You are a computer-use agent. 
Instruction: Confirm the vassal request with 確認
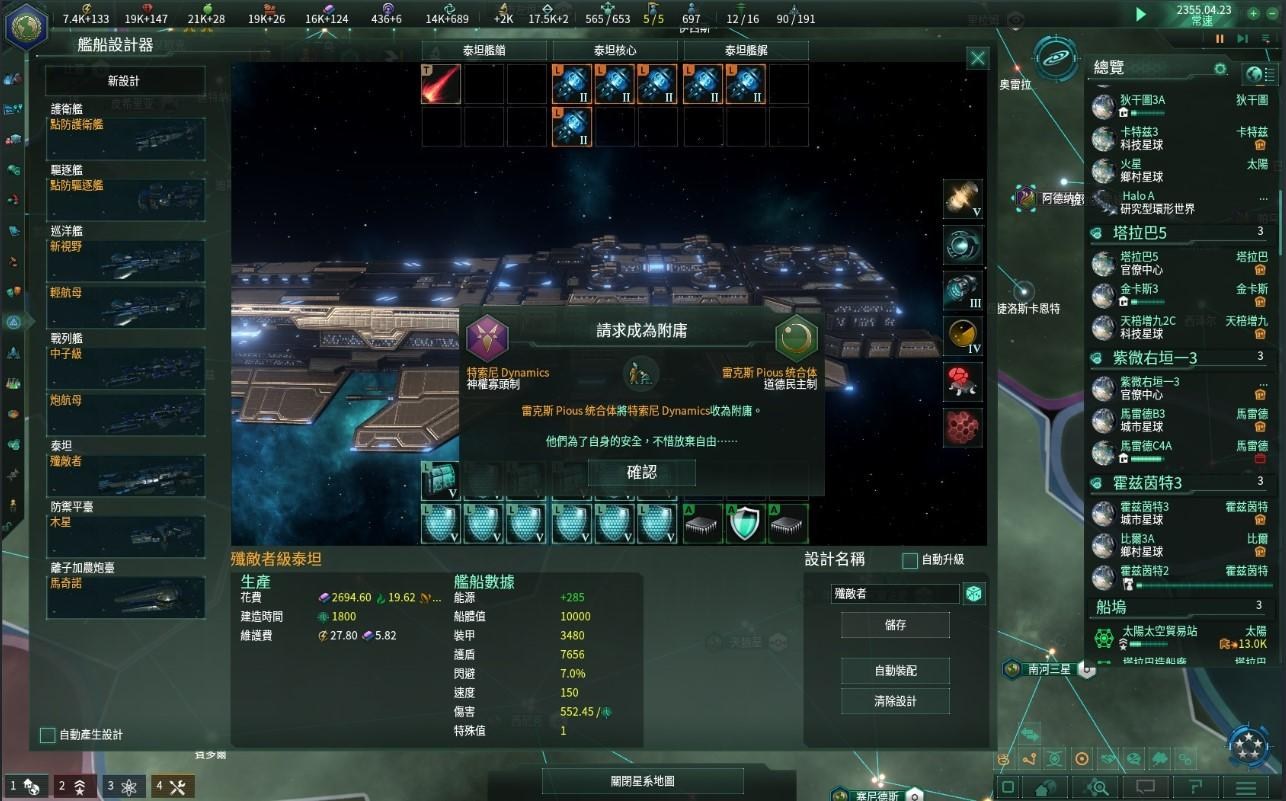(641, 473)
